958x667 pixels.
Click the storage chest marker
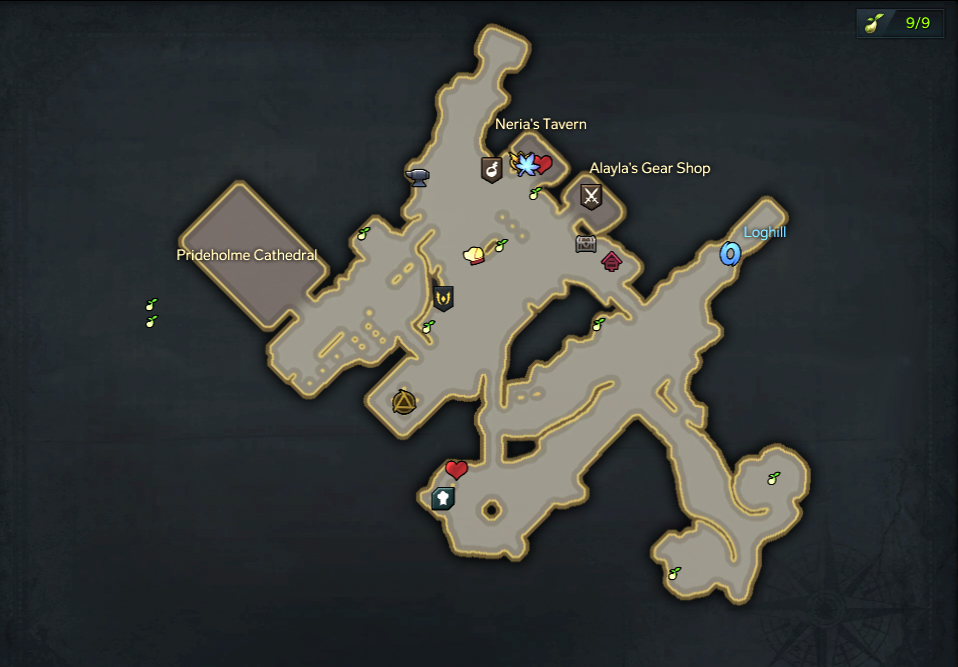(586, 243)
